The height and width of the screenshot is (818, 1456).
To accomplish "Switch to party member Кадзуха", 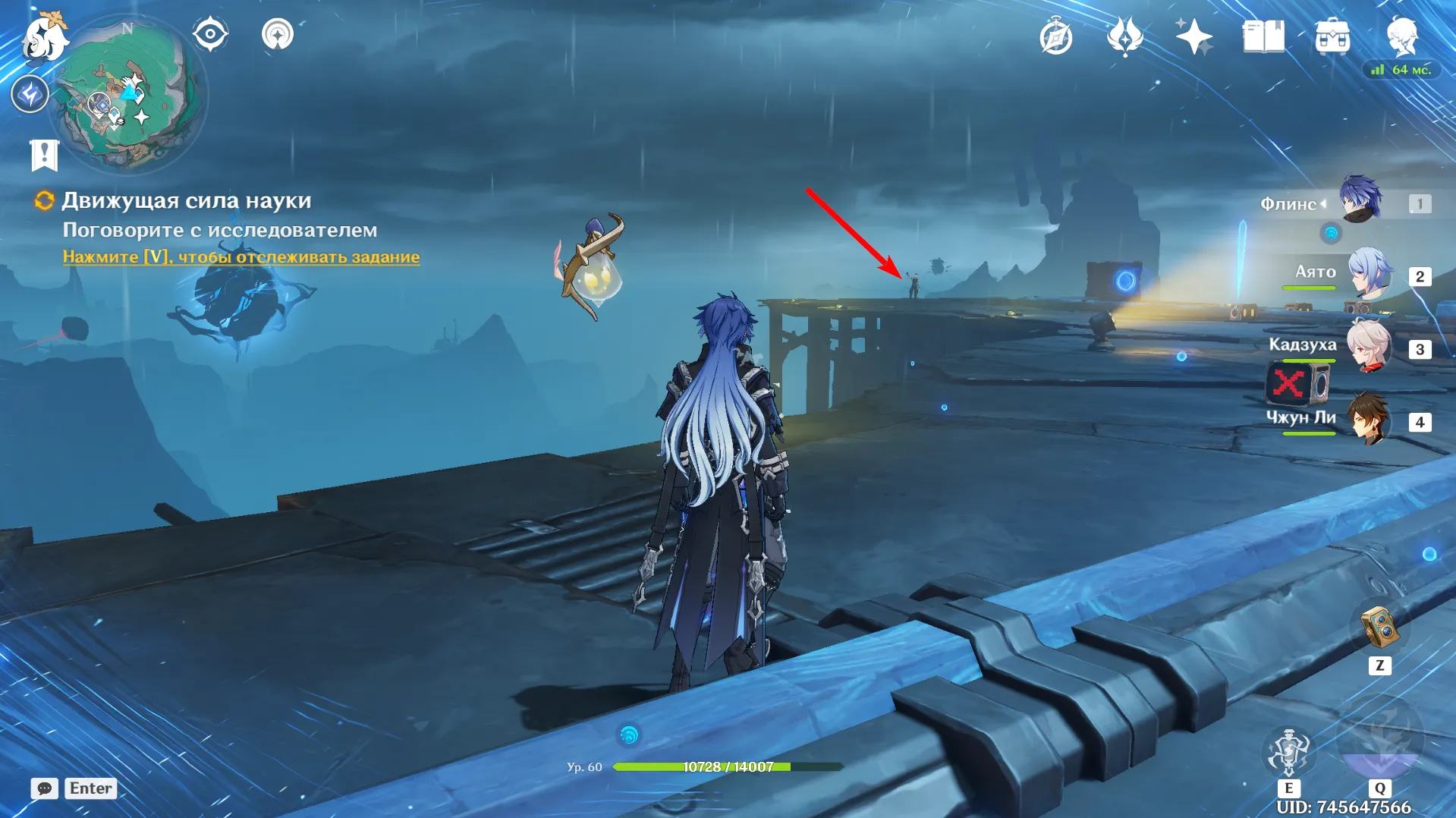I will pos(1369,346).
